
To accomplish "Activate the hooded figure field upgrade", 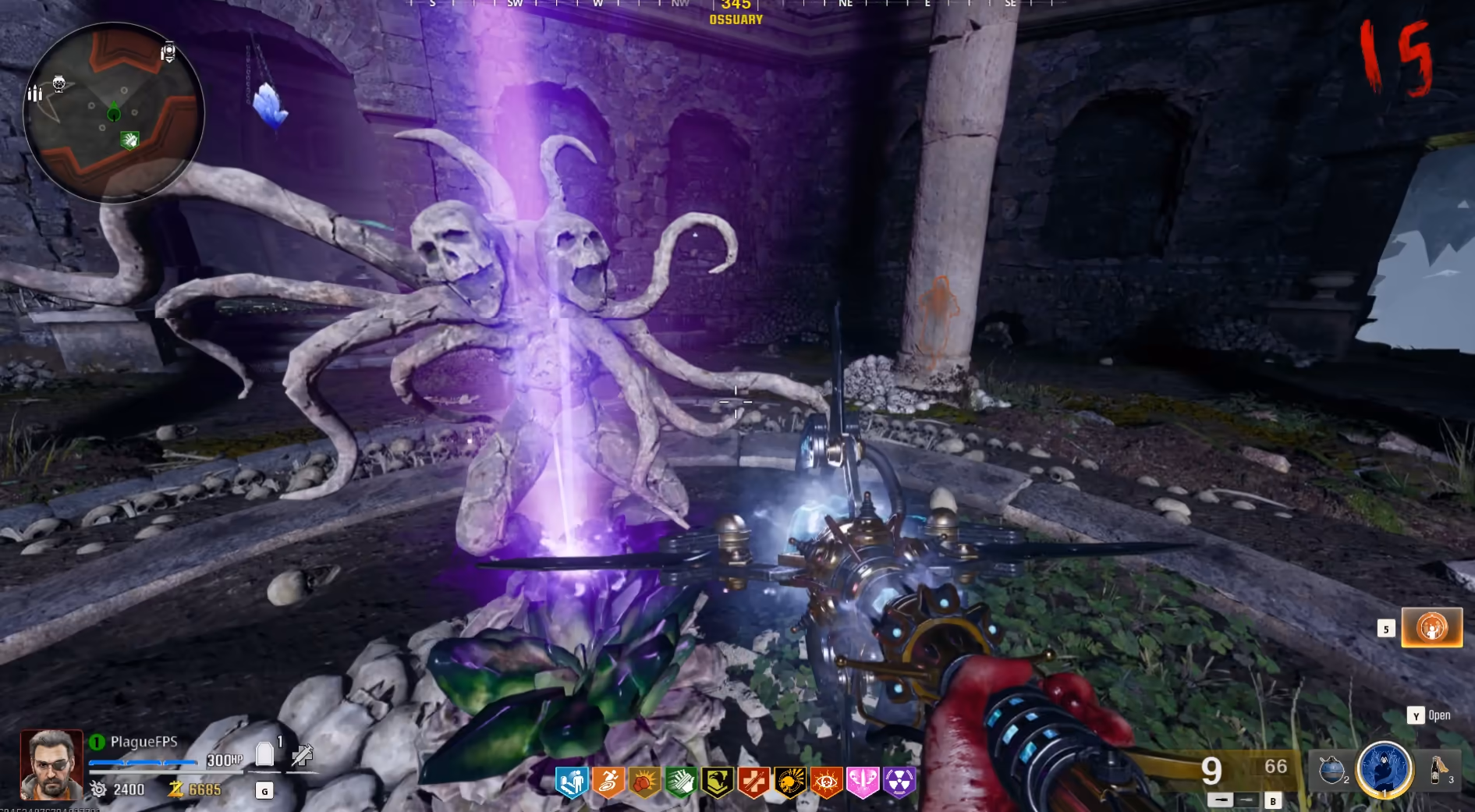I will click(x=1385, y=769).
